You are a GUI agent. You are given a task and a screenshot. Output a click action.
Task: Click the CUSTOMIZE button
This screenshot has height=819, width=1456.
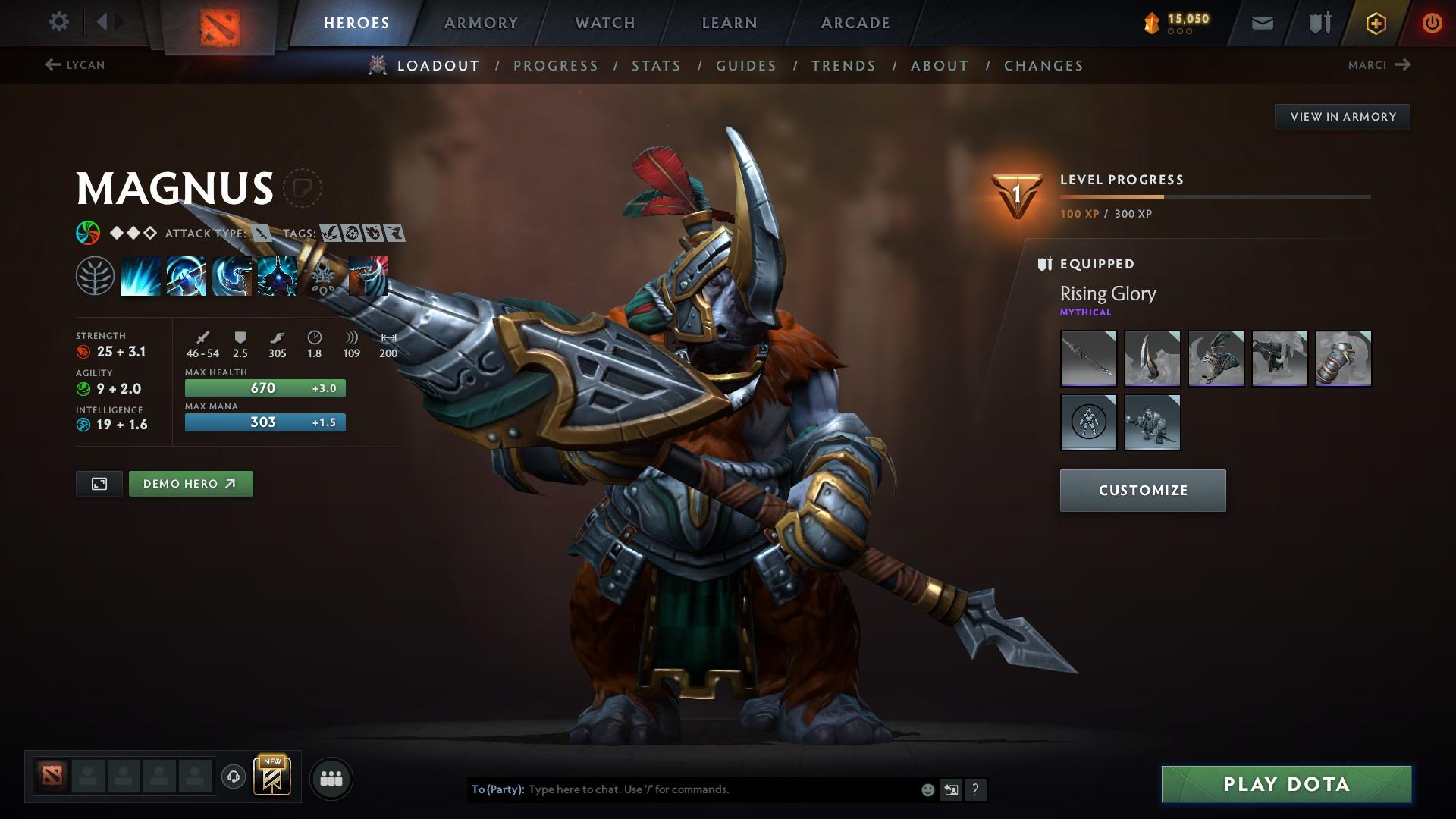[x=1142, y=490]
